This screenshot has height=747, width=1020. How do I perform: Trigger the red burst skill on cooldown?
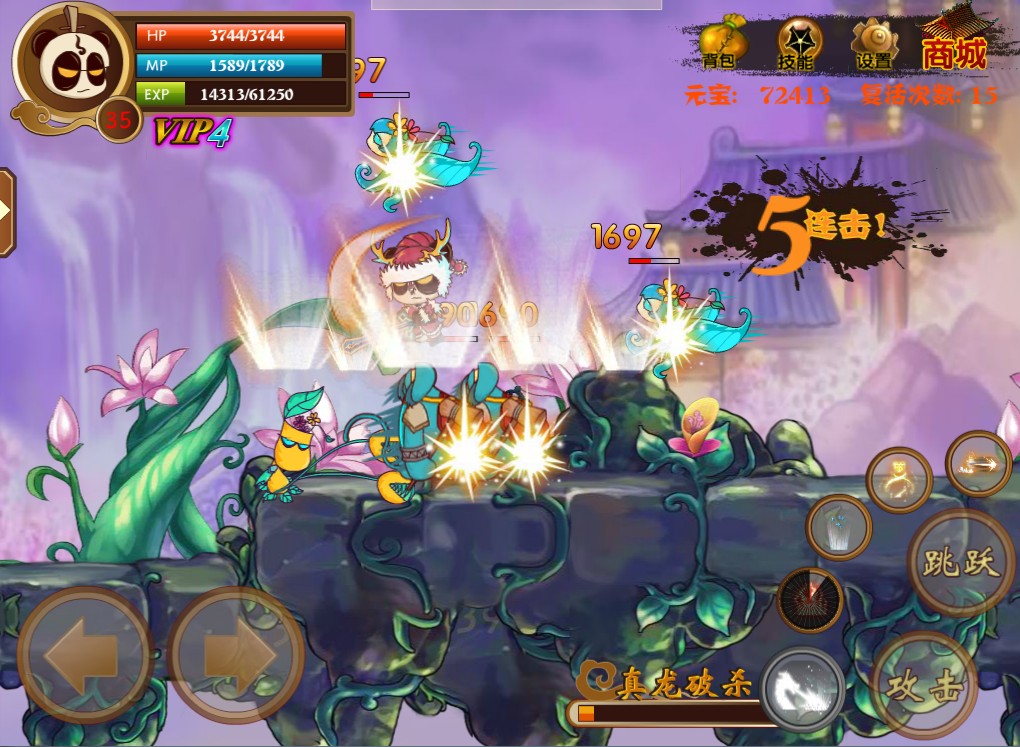(810, 600)
